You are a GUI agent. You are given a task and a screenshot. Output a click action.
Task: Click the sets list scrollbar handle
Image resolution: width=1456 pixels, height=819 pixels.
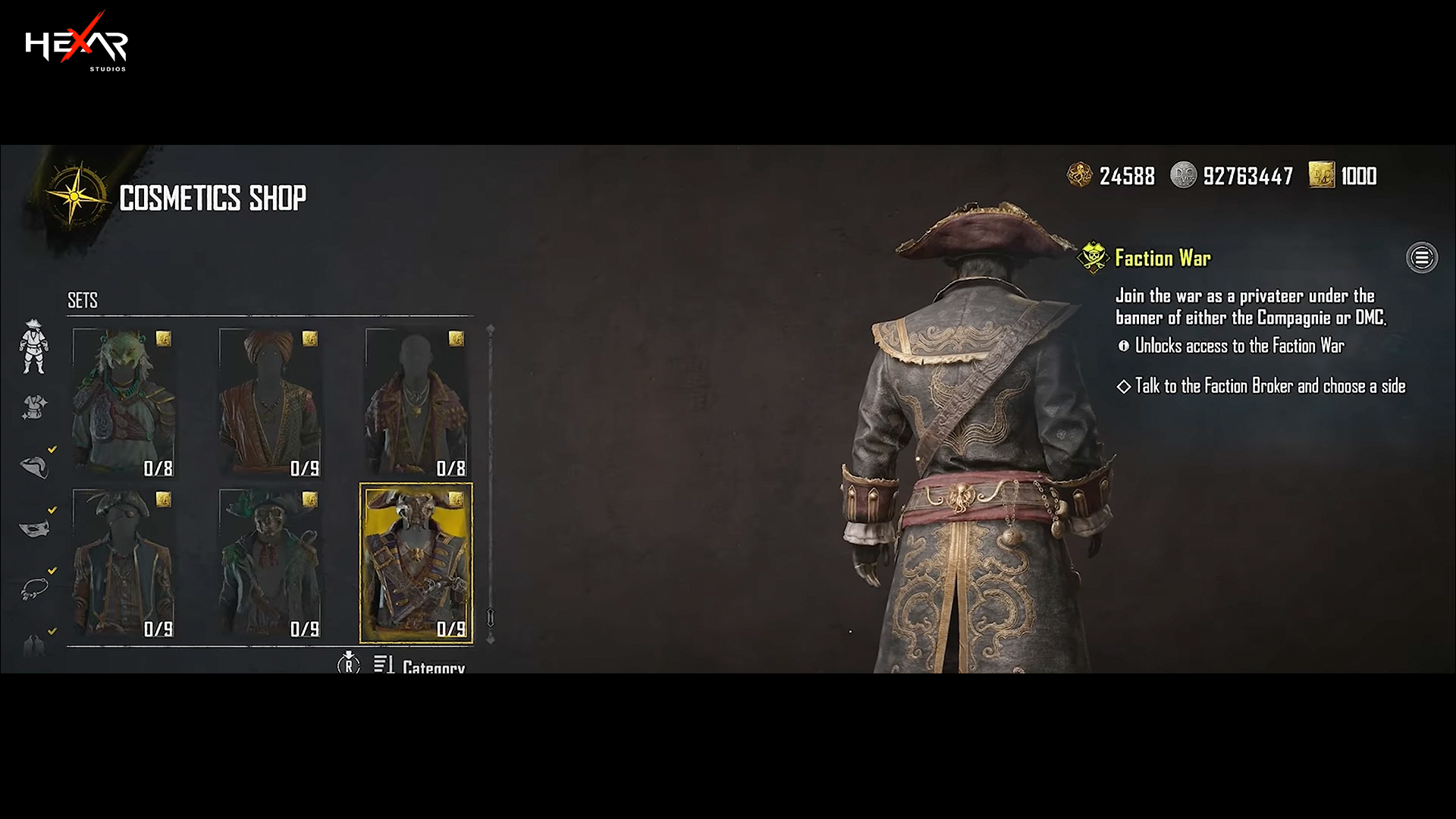491,617
